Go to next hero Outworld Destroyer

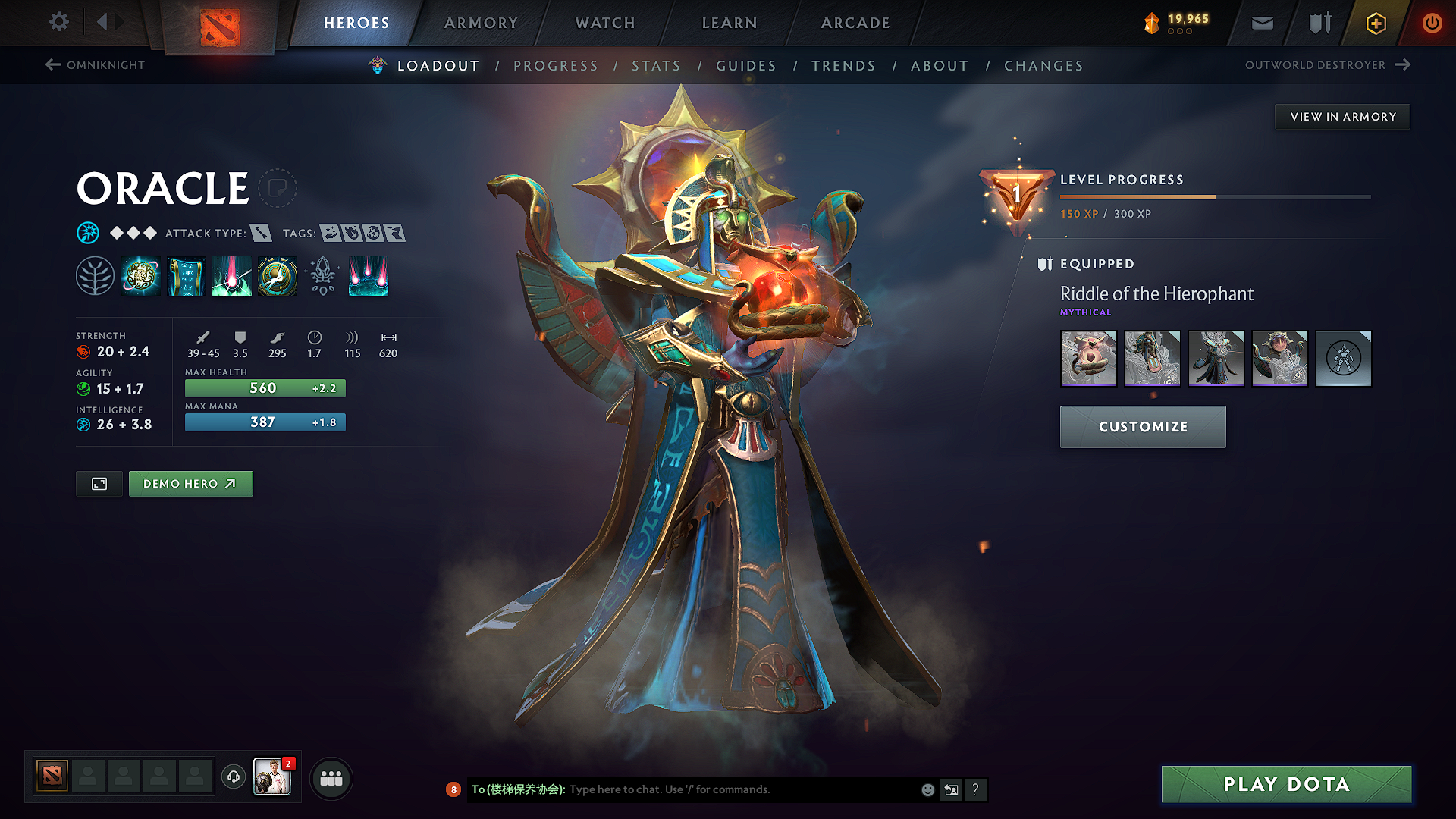pos(1327,65)
